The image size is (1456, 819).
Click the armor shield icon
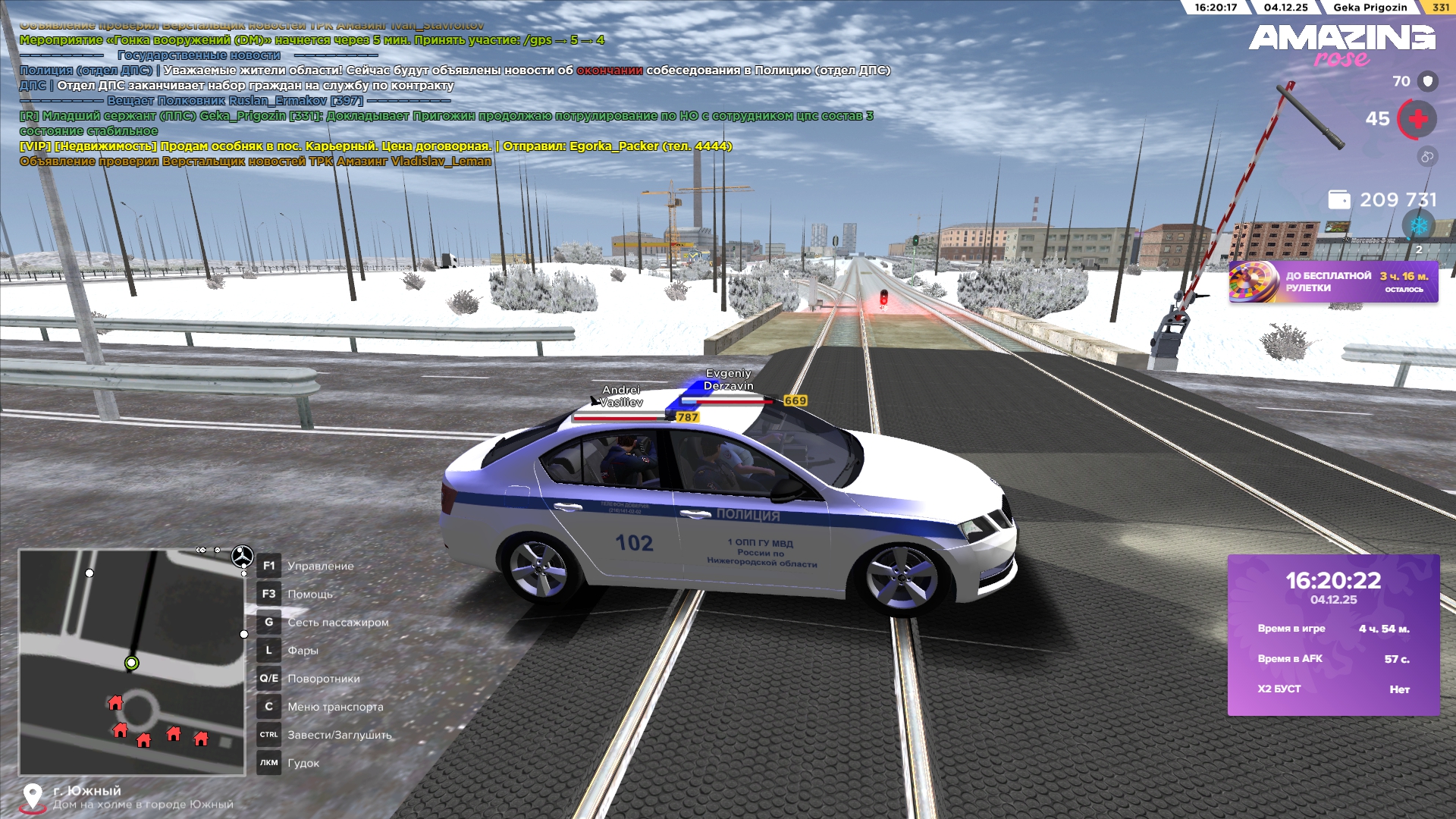(1428, 81)
